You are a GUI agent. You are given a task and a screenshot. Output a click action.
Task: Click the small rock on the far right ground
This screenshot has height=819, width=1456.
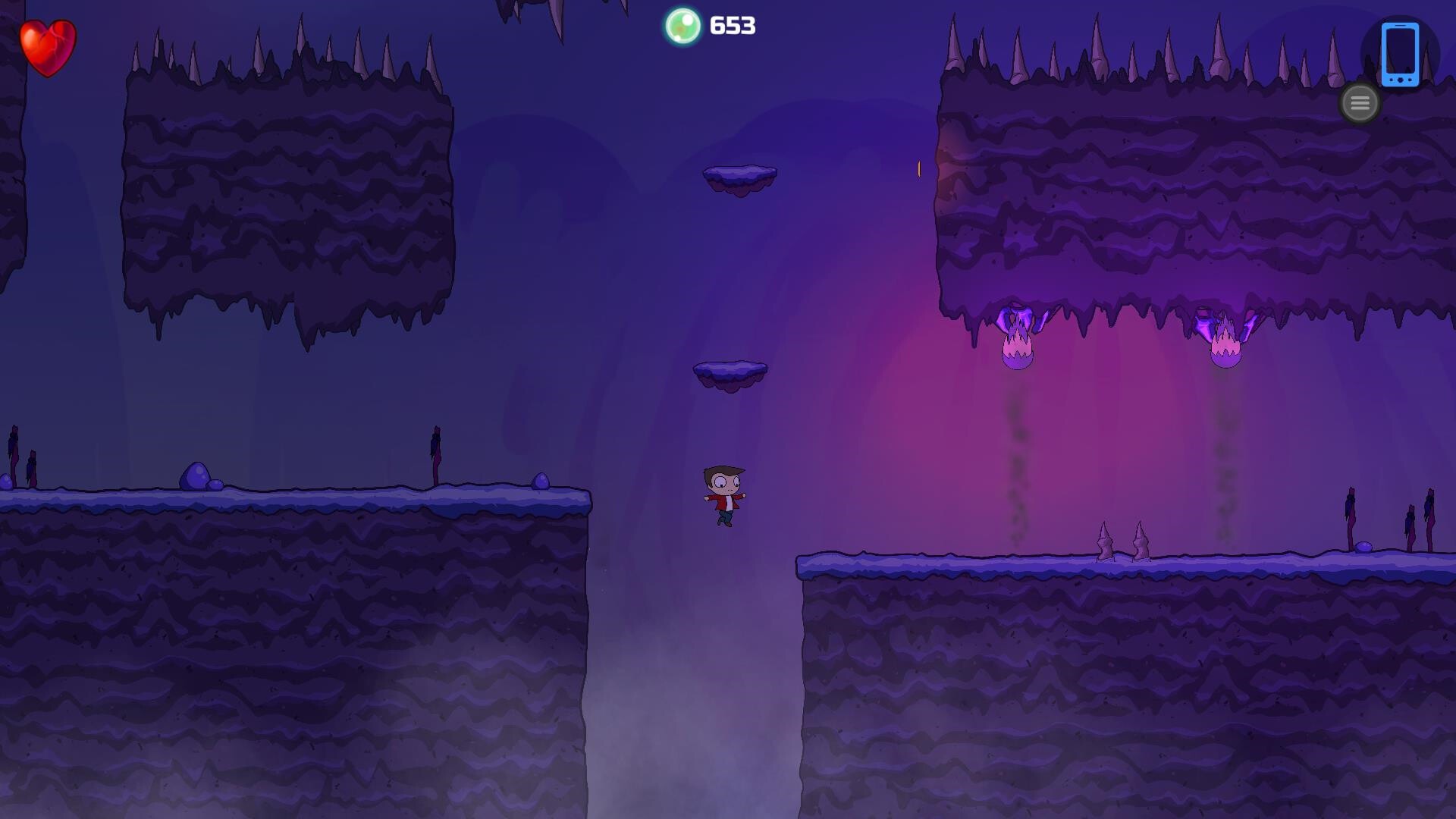point(1363,548)
